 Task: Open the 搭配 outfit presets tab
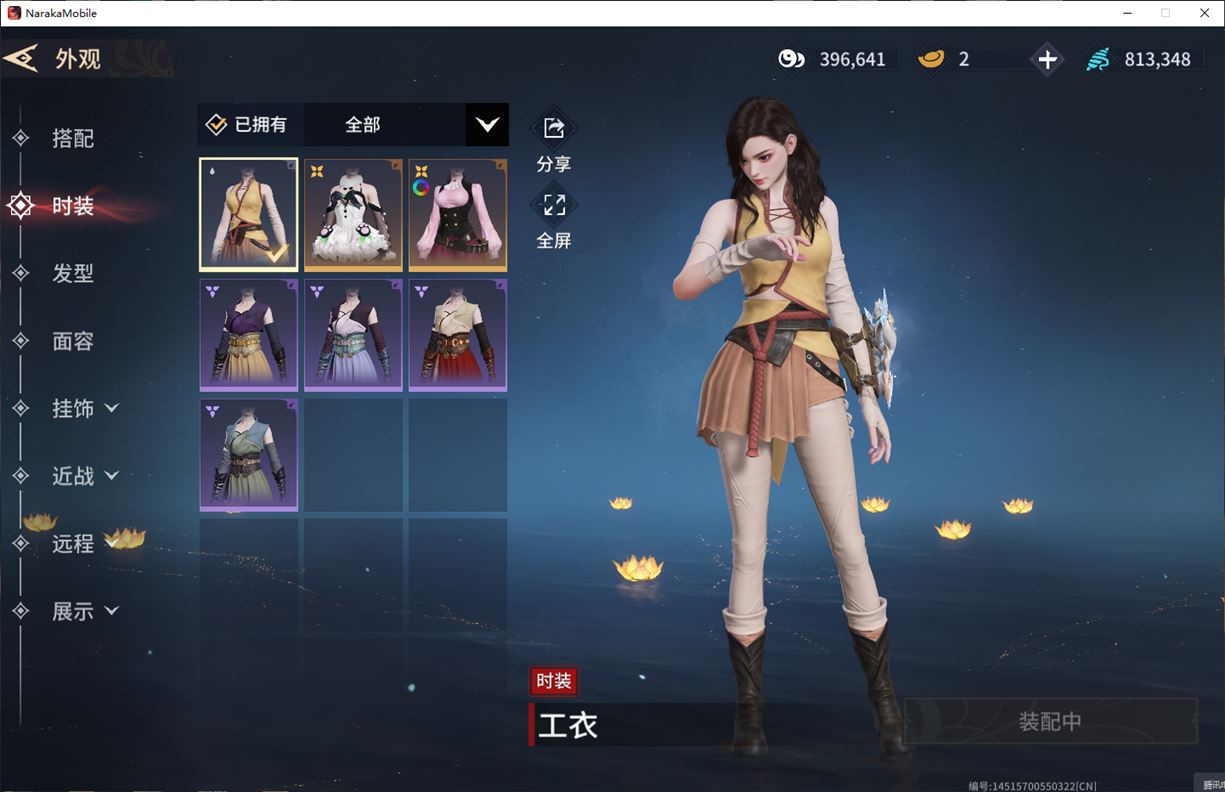(72, 138)
